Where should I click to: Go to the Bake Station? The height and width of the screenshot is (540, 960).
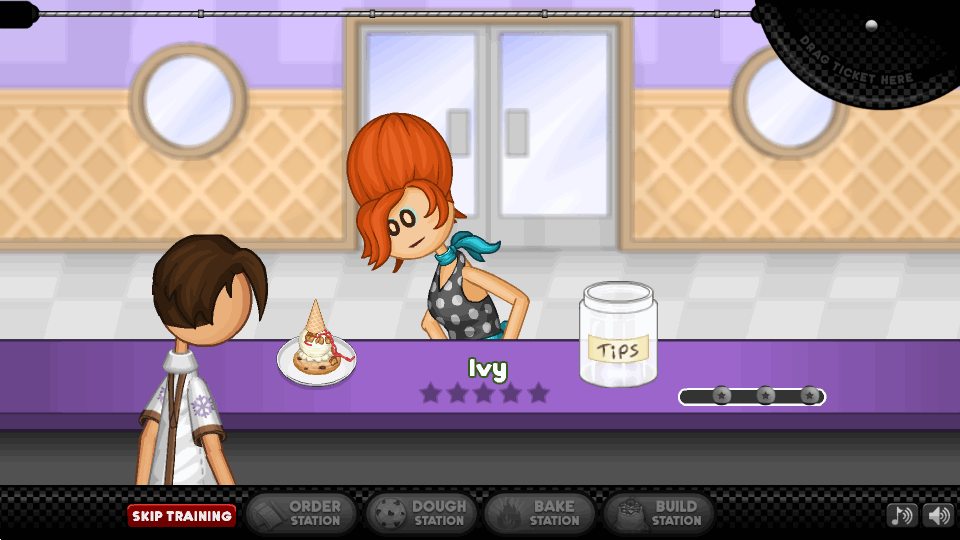(x=540, y=514)
